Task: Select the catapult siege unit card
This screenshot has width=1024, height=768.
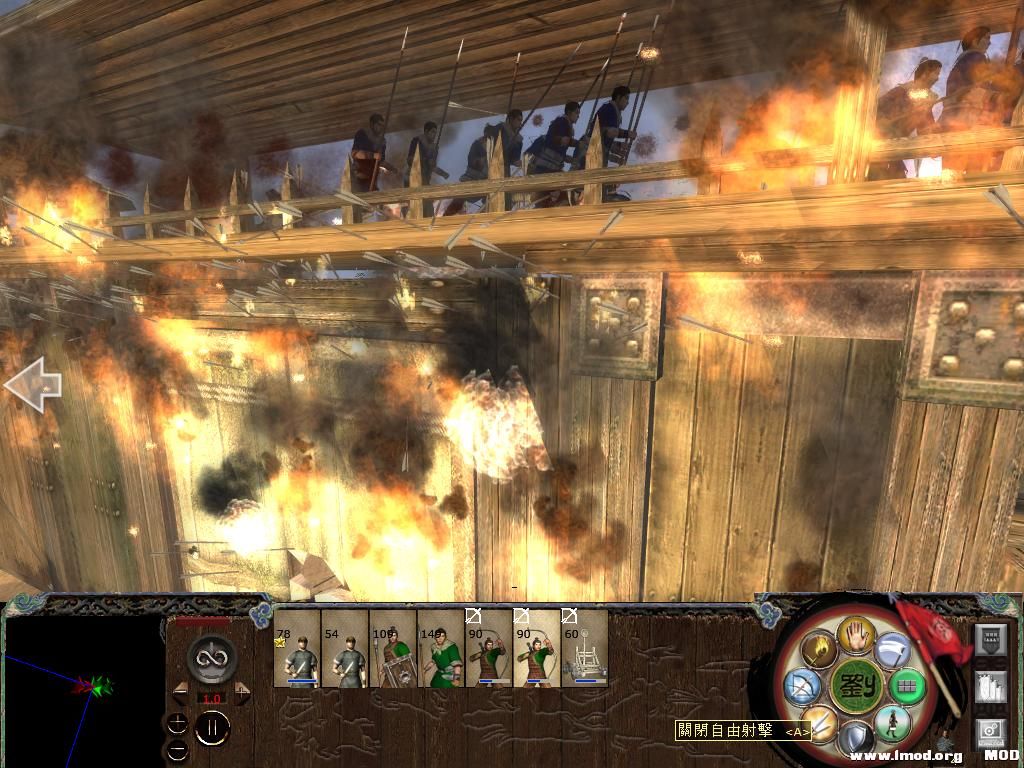Action: (x=585, y=649)
